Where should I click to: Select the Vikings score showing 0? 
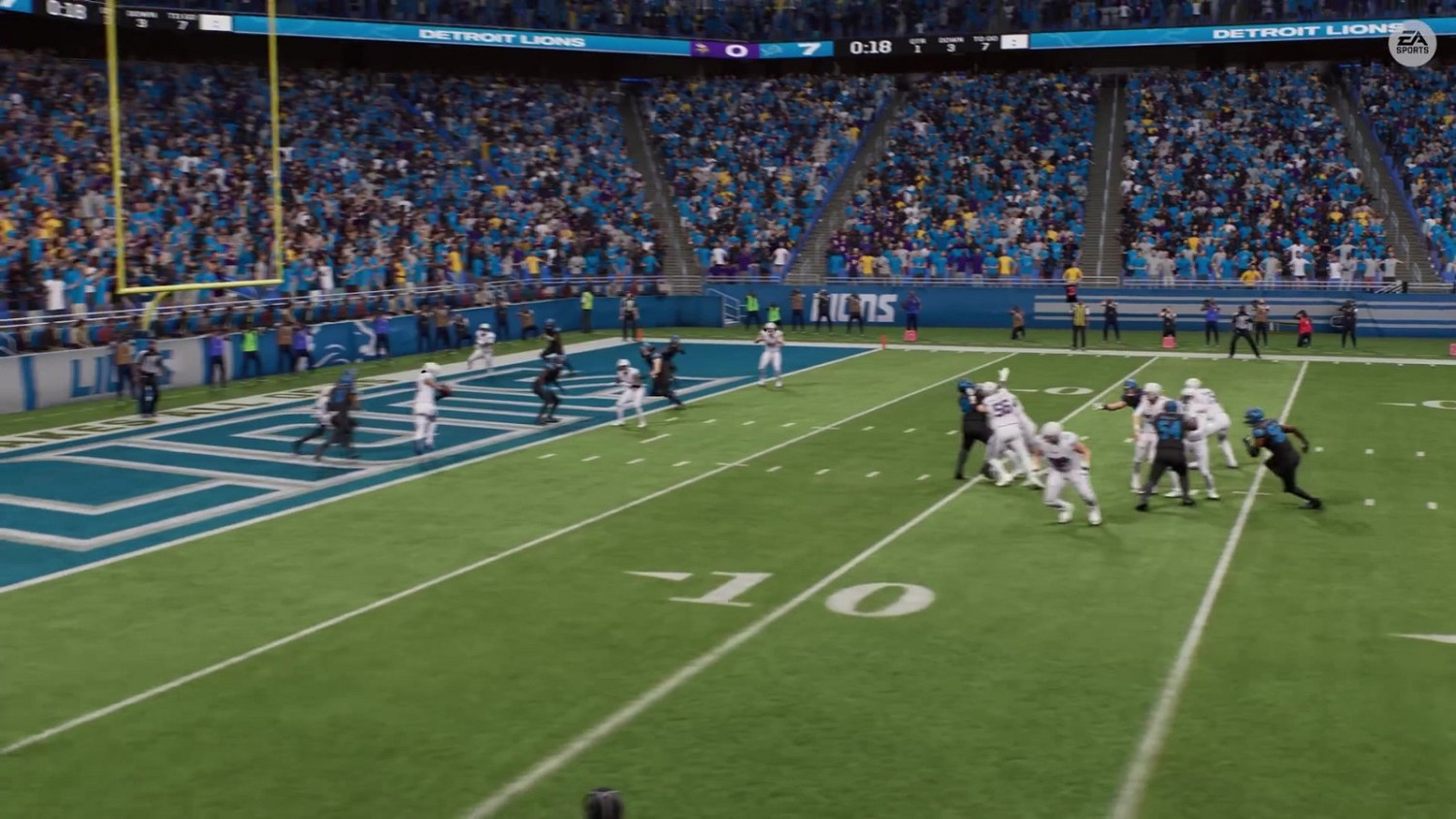pos(736,49)
